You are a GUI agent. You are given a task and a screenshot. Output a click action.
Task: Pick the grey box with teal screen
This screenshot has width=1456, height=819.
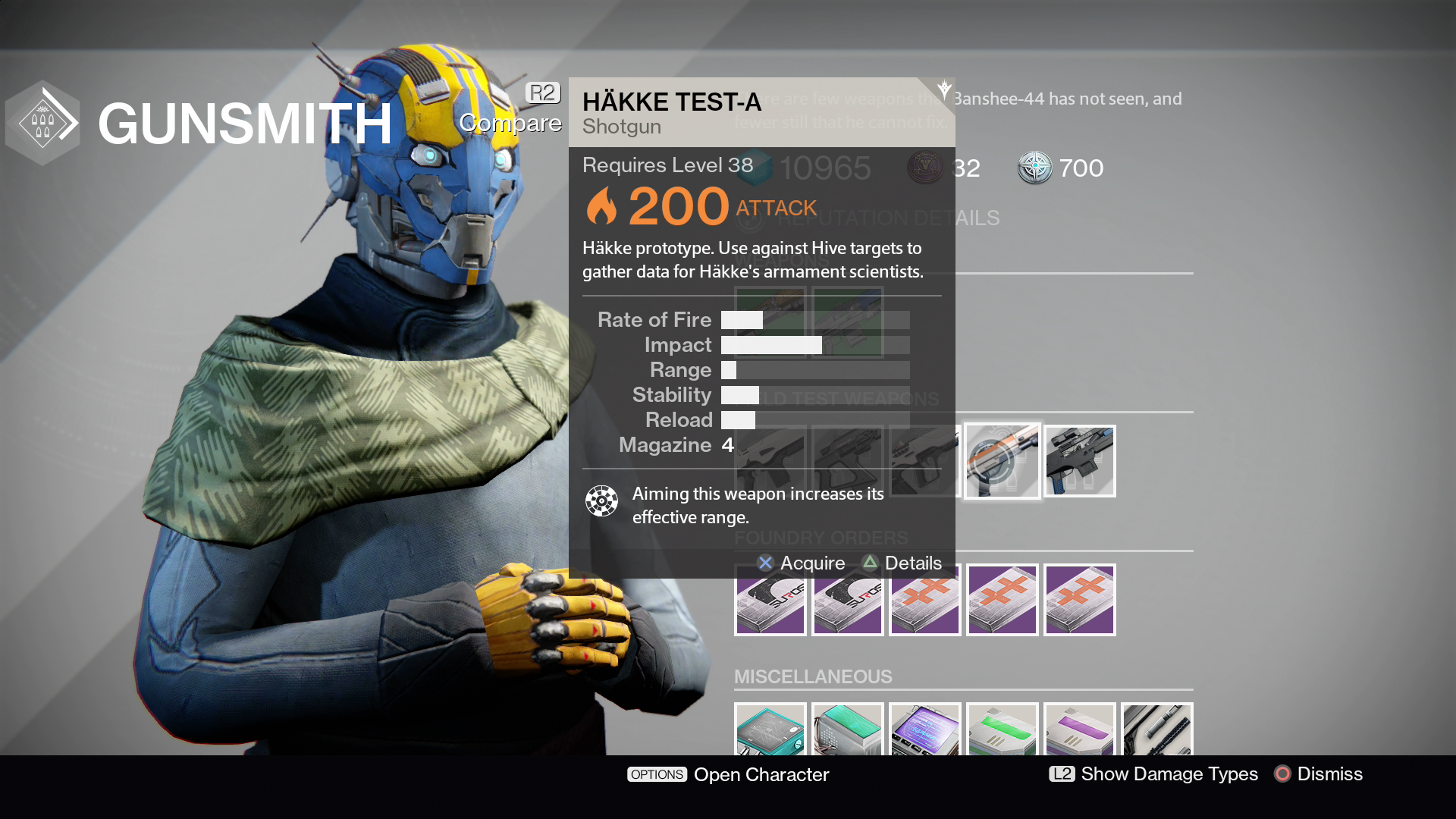point(848,730)
